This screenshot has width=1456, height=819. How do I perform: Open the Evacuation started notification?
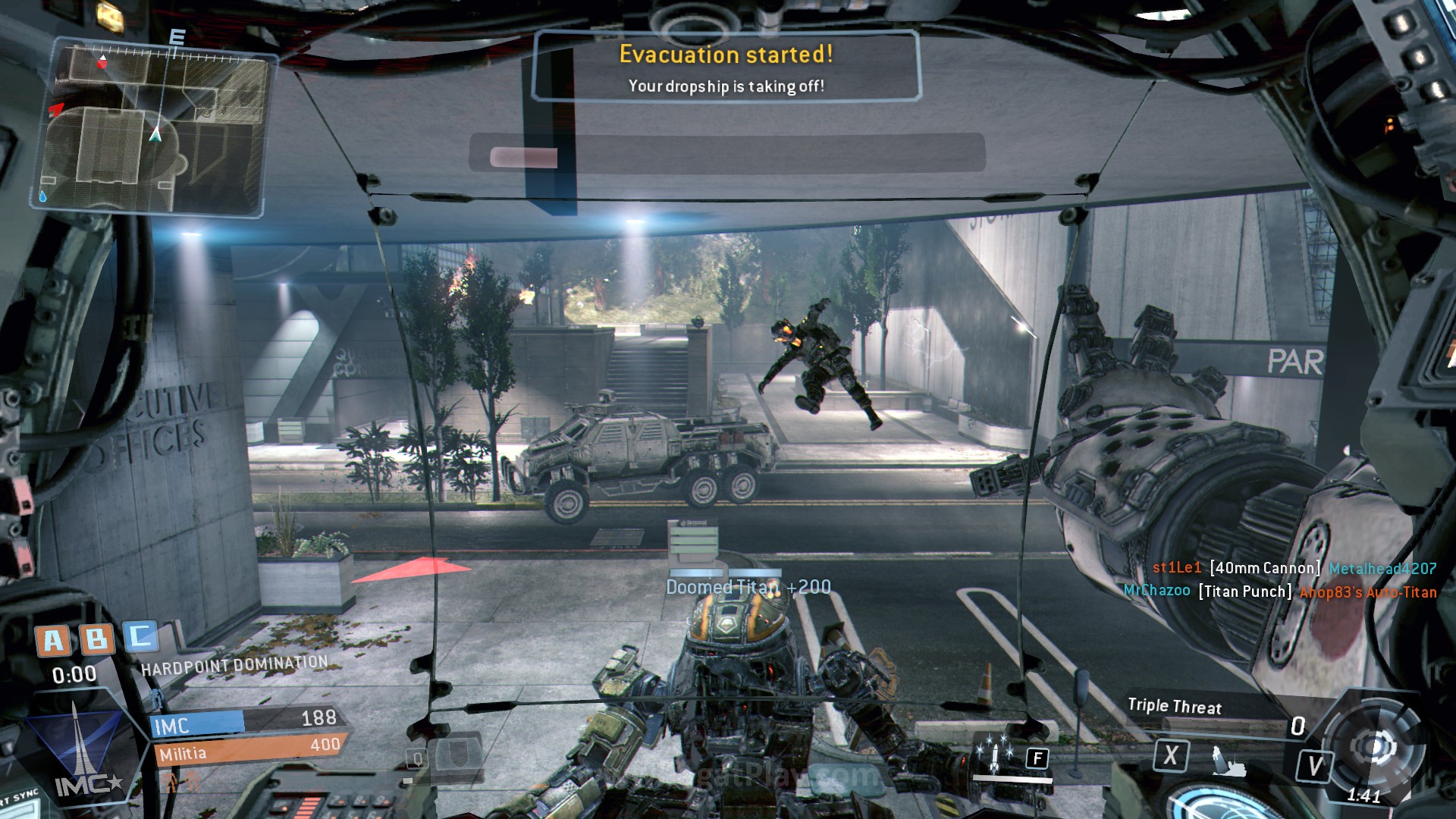click(726, 67)
